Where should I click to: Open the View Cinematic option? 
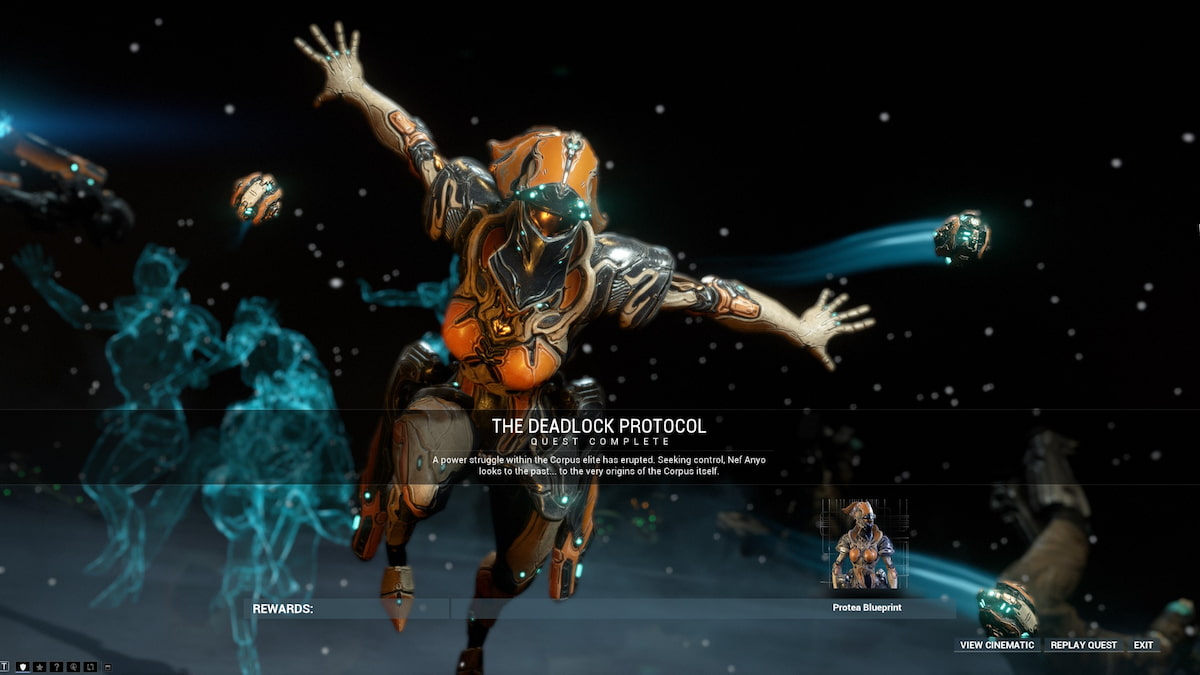997,645
